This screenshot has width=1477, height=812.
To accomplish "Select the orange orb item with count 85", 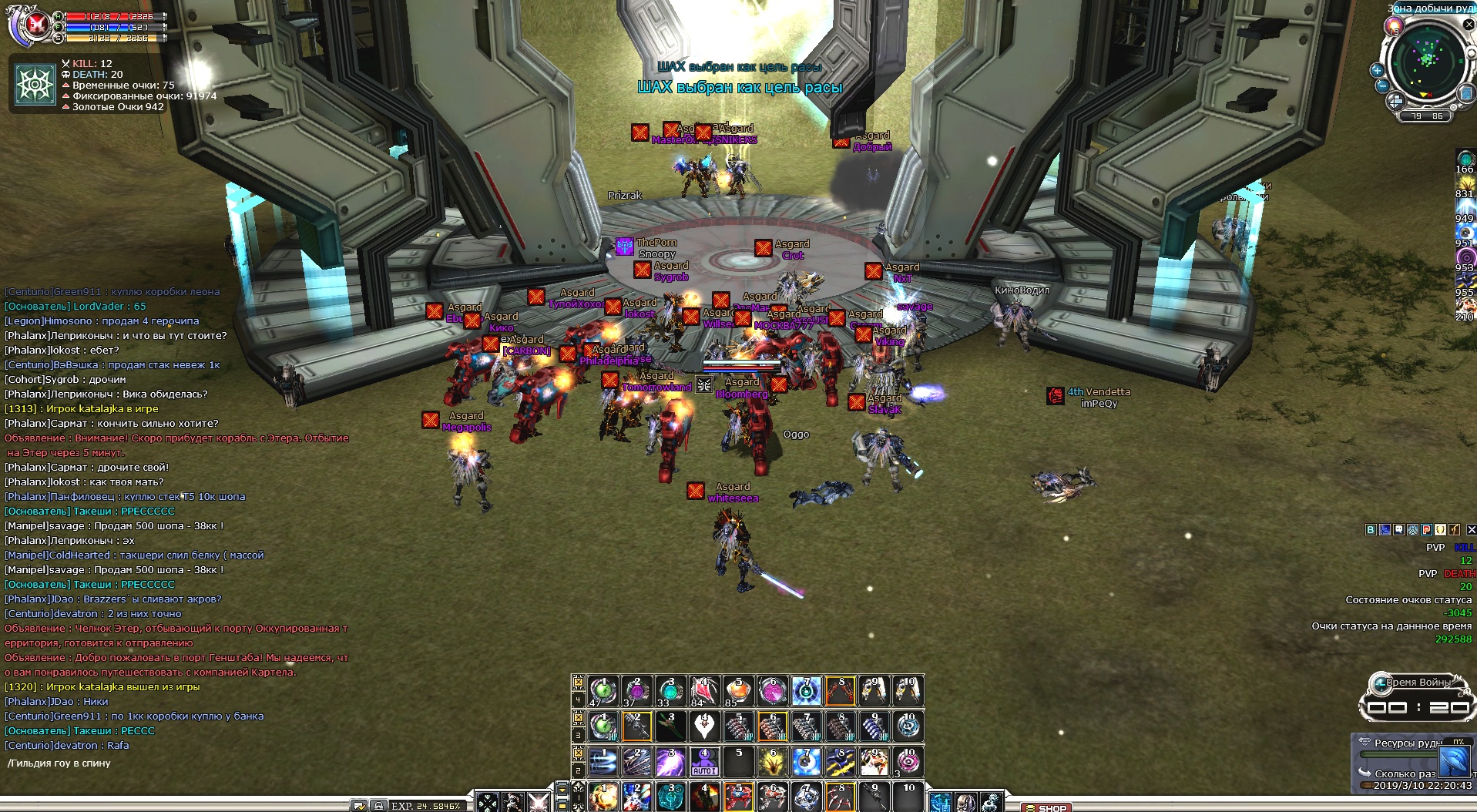I will (x=737, y=690).
